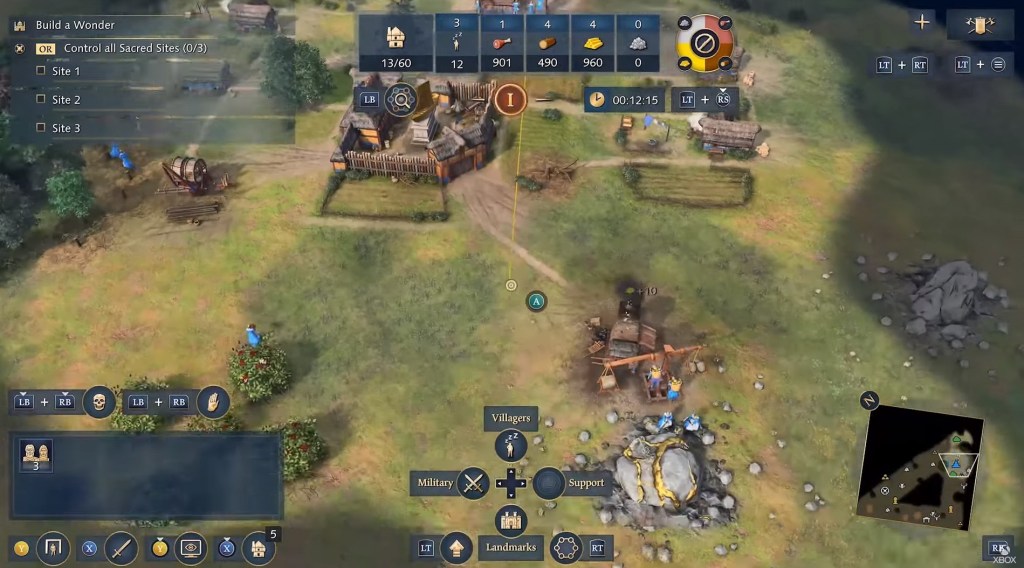Click the Age I roman numeral badge
This screenshot has width=1024, height=568.
point(511,99)
